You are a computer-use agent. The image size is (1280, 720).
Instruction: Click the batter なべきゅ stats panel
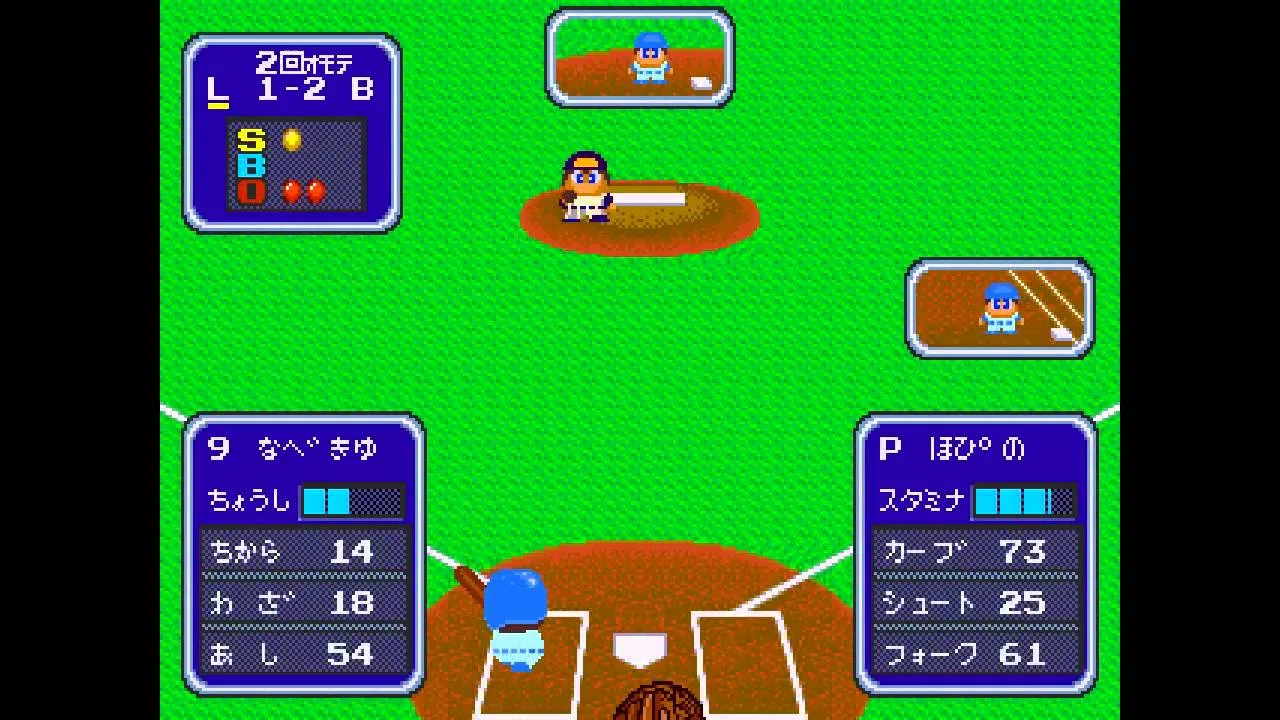coord(304,553)
